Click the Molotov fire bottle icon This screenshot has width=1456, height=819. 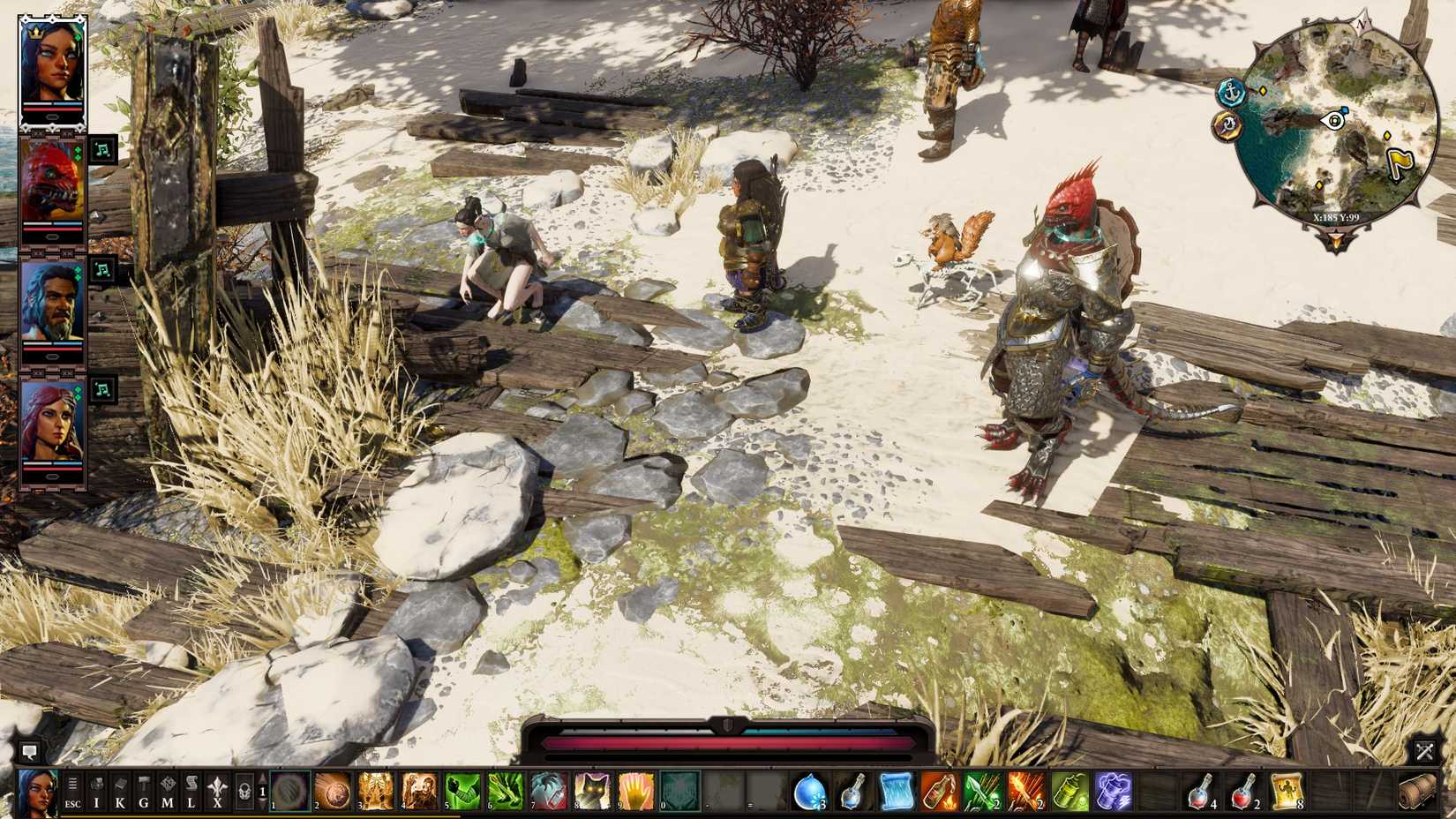938,791
